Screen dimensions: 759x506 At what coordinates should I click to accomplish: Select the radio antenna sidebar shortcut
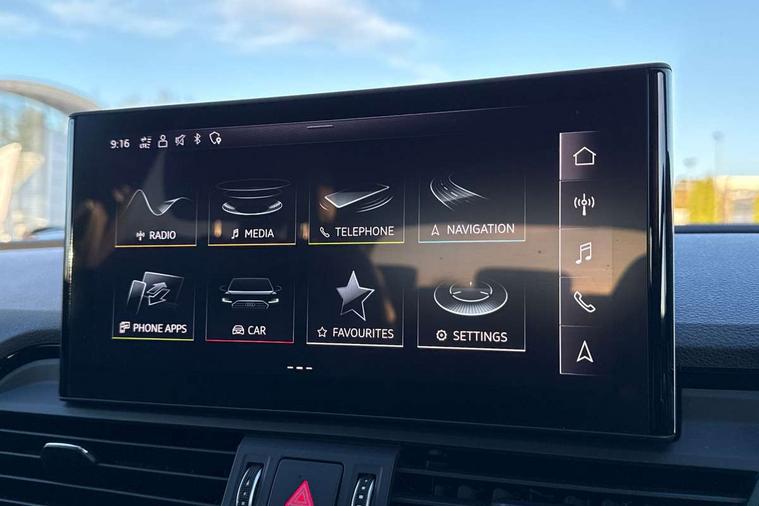pyautogui.click(x=584, y=204)
